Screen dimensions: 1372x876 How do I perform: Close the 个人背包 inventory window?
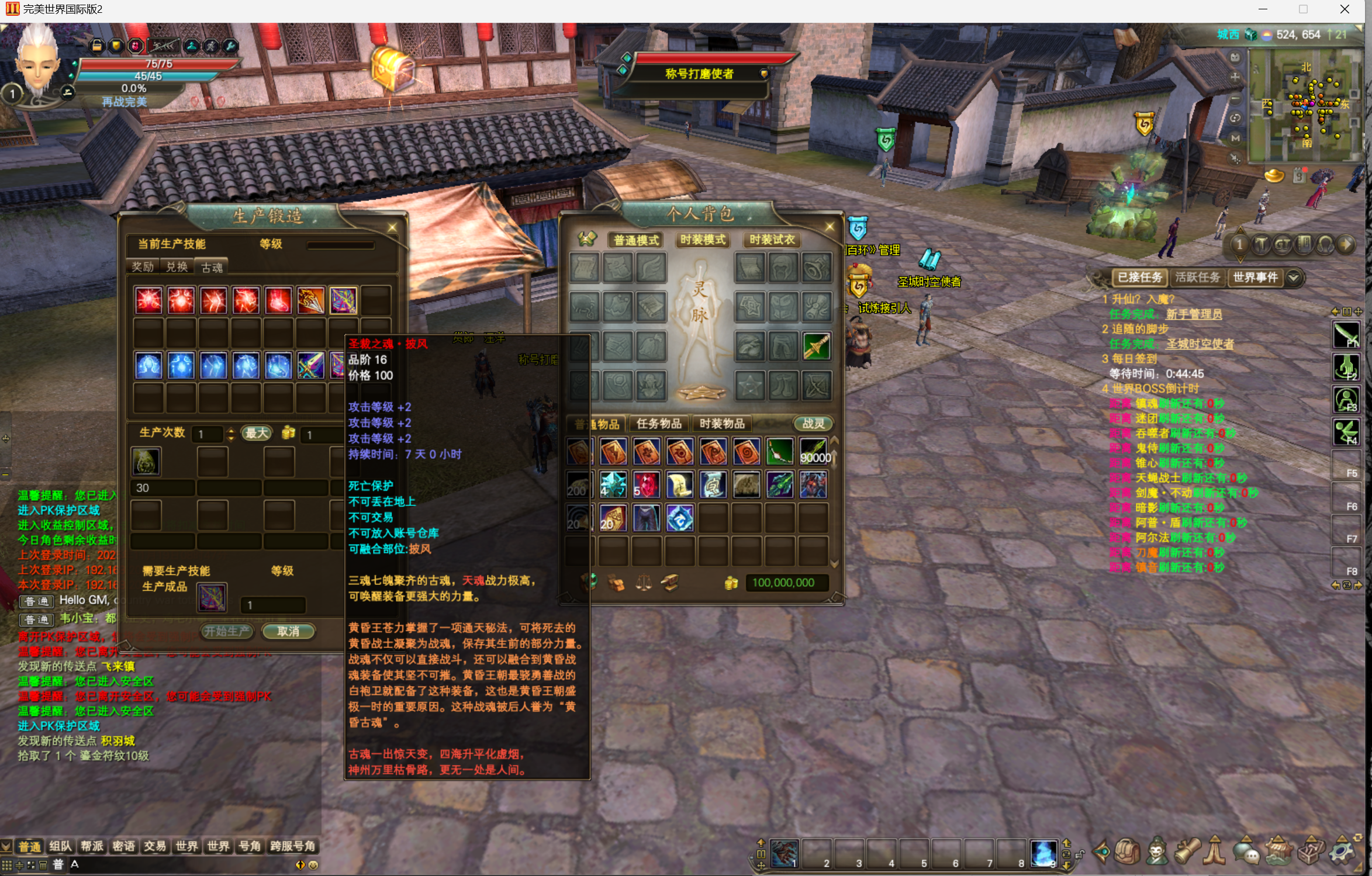point(830,226)
